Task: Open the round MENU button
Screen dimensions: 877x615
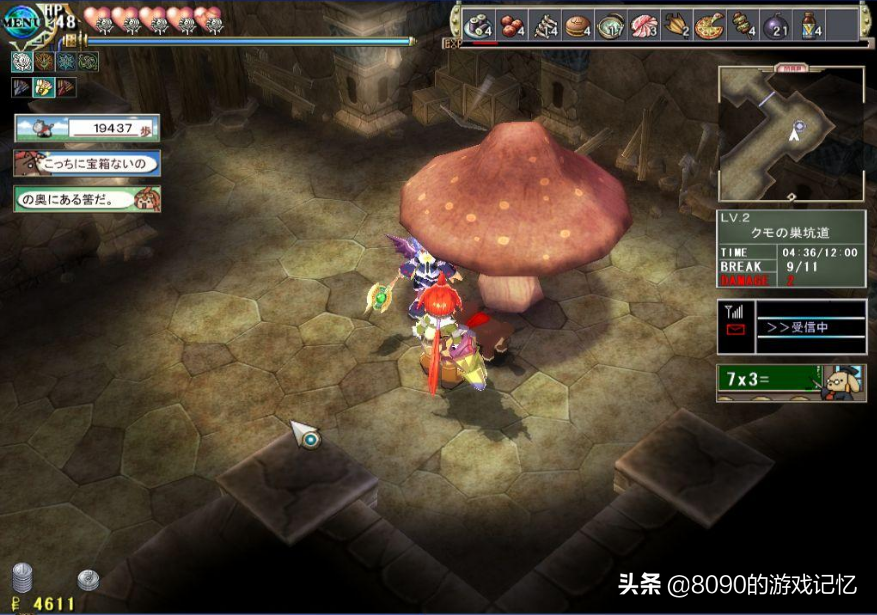Action: [22, 22]
